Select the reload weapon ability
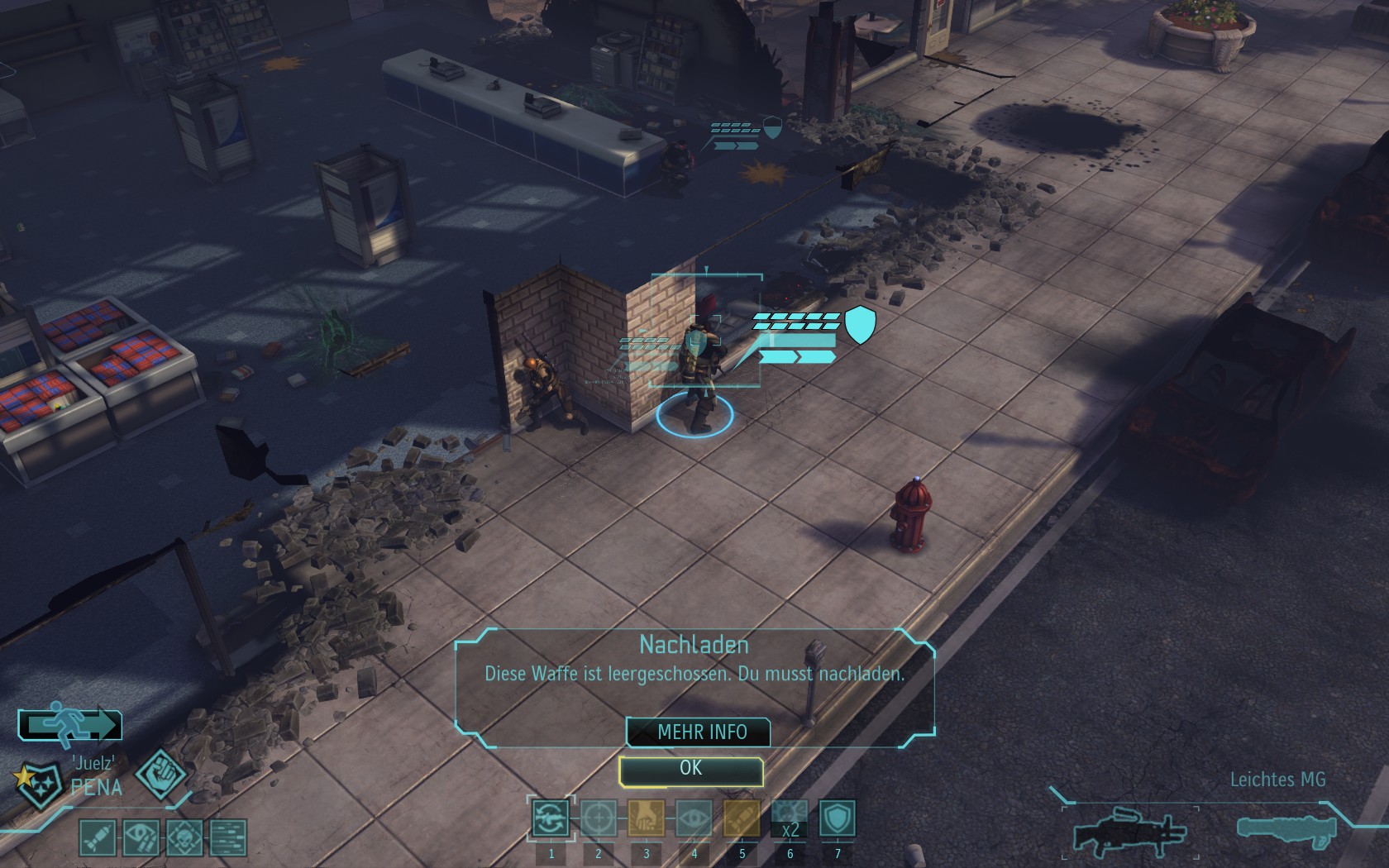The image size is (1389, 868). pyautogui.click(x=551, y=818)
